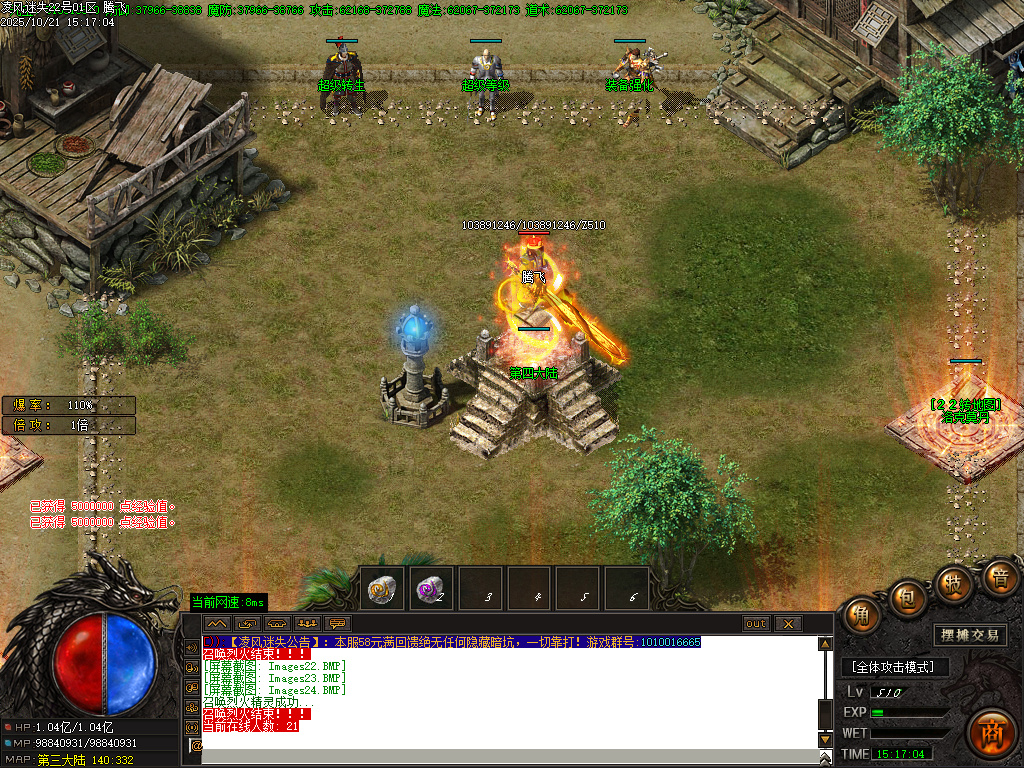Use the purple scroll in hotbar slot 2
Screen dimensions: 1024x768
click(x=431, y=589)
